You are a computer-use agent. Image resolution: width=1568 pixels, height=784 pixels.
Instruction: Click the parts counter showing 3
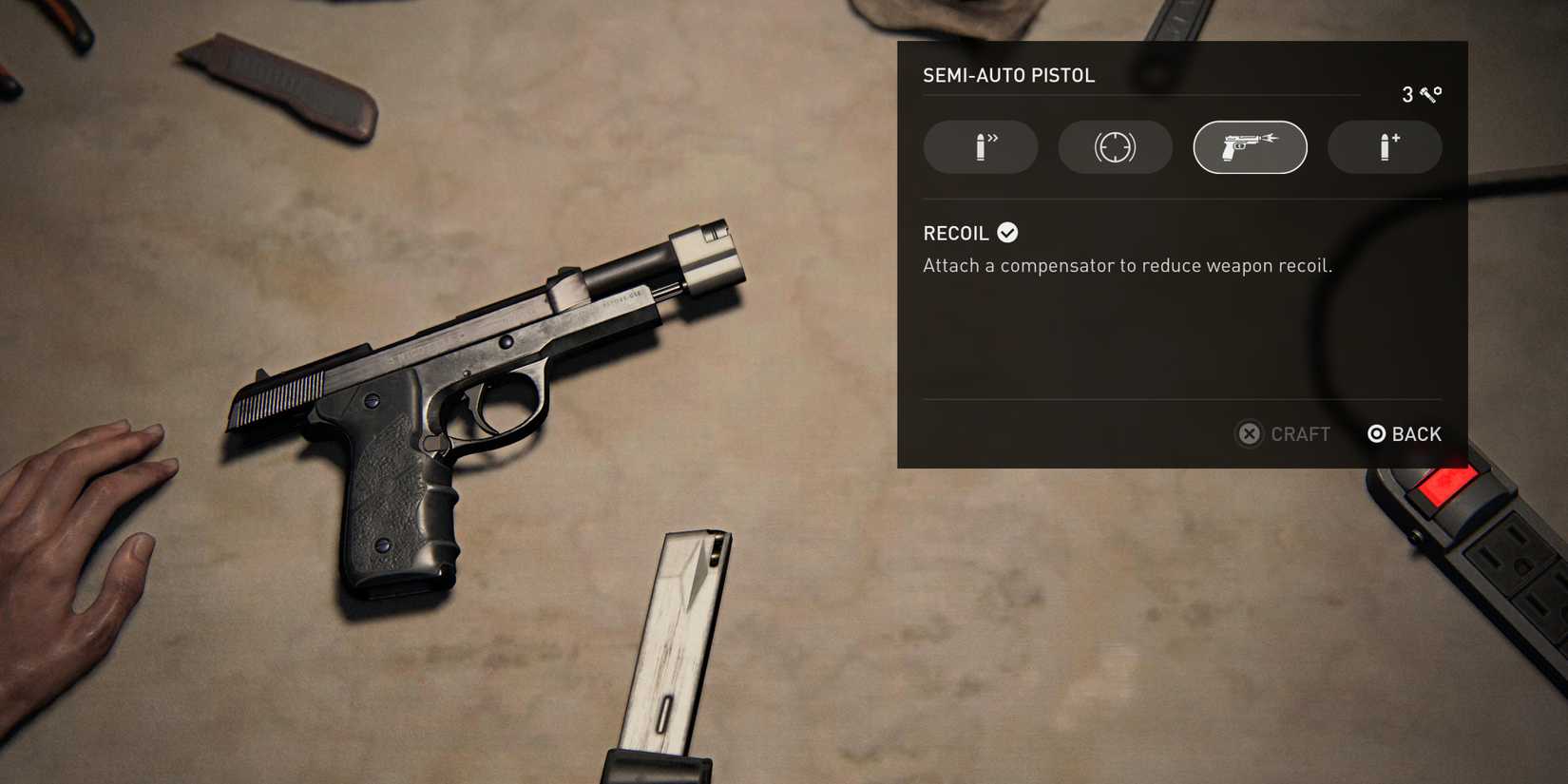pyautogui.click(x=1406, y=94)
